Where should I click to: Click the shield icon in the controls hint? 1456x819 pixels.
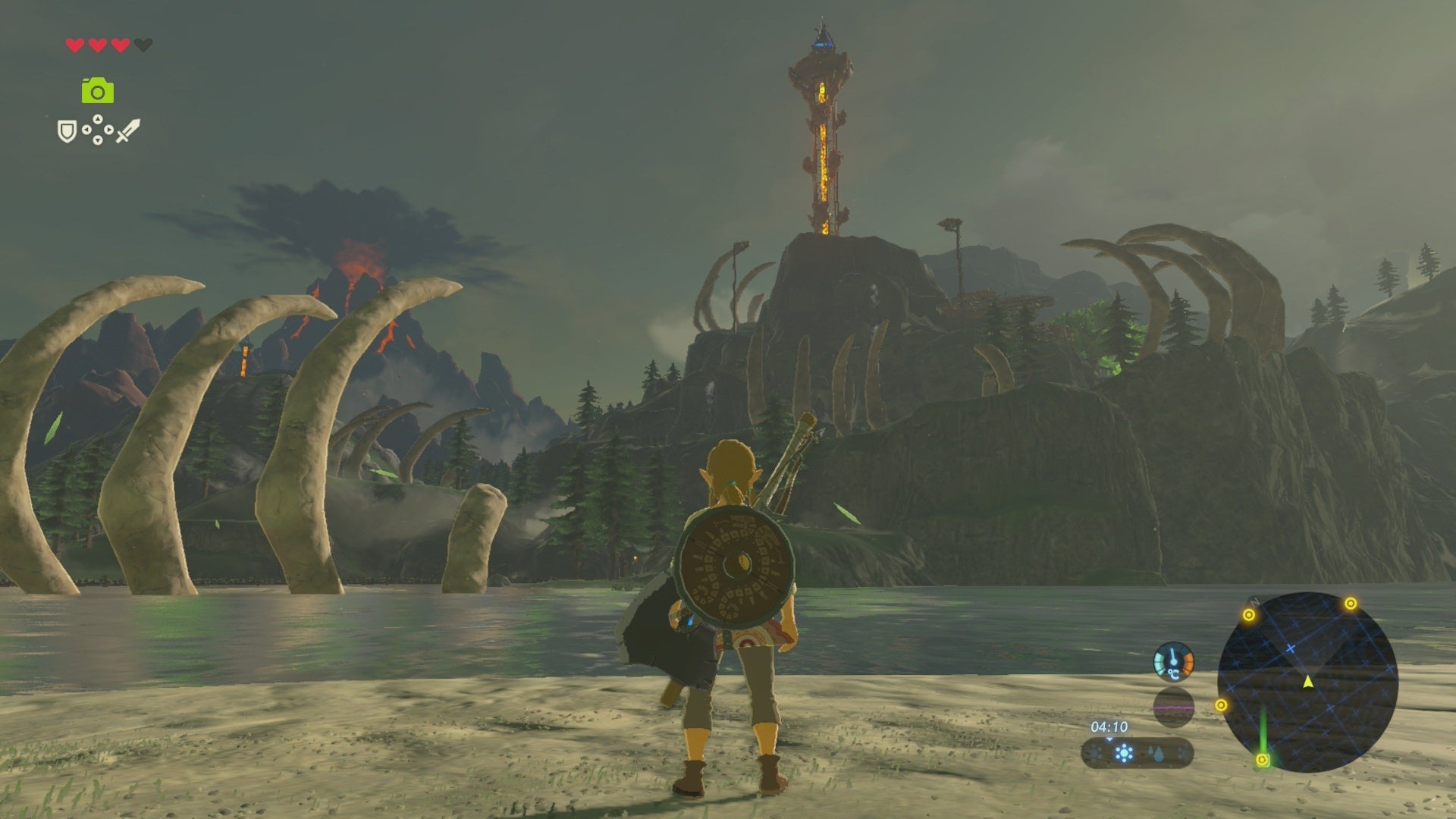click(x=67, y=130)
